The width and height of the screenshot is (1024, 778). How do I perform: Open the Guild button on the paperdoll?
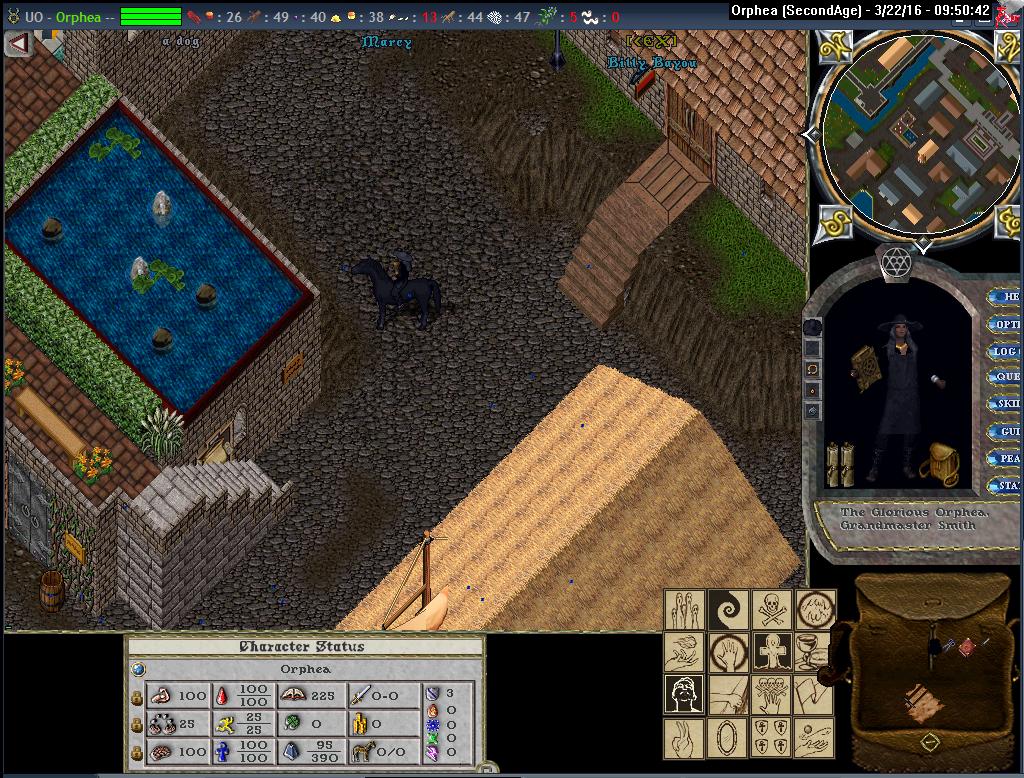(x=1005, y=431)
